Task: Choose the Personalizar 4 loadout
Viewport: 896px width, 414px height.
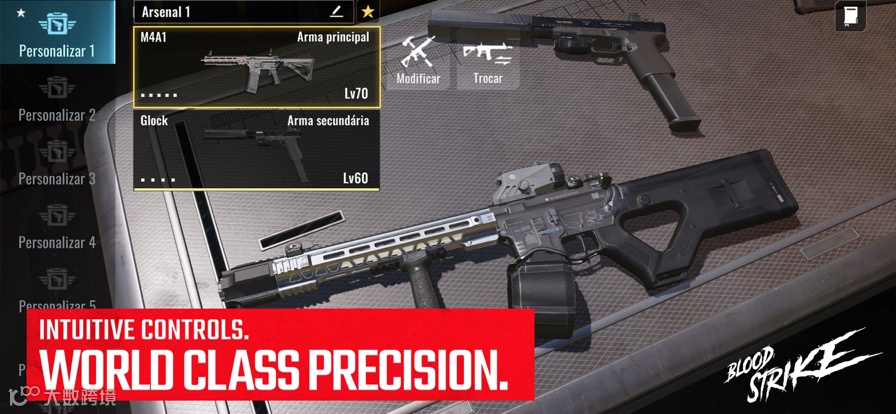Action: tap(57, 230)
